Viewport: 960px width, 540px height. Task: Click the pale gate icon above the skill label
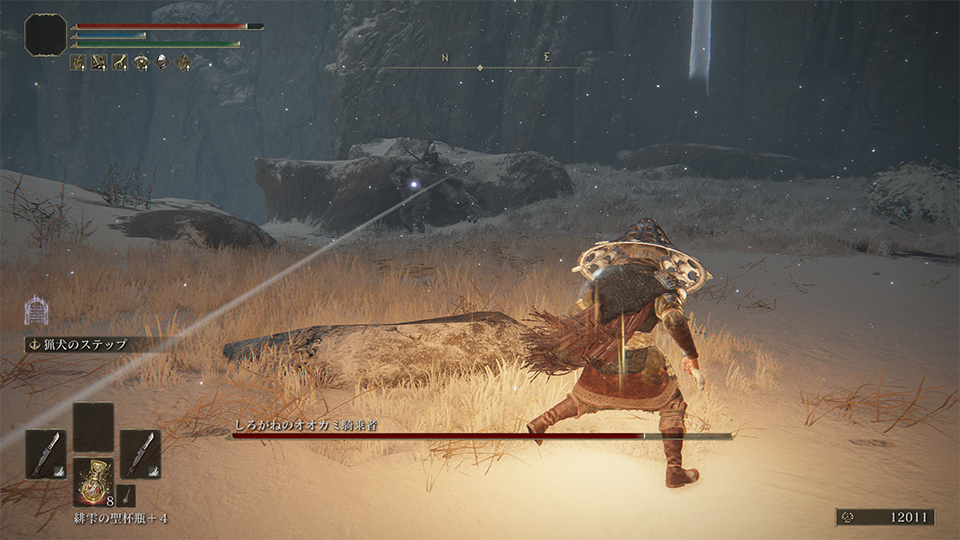[37, 310]
